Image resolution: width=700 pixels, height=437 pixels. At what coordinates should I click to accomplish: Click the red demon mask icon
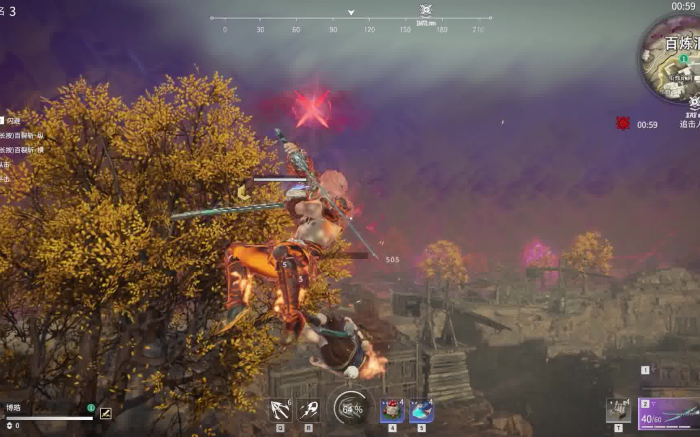click(623, 123)
